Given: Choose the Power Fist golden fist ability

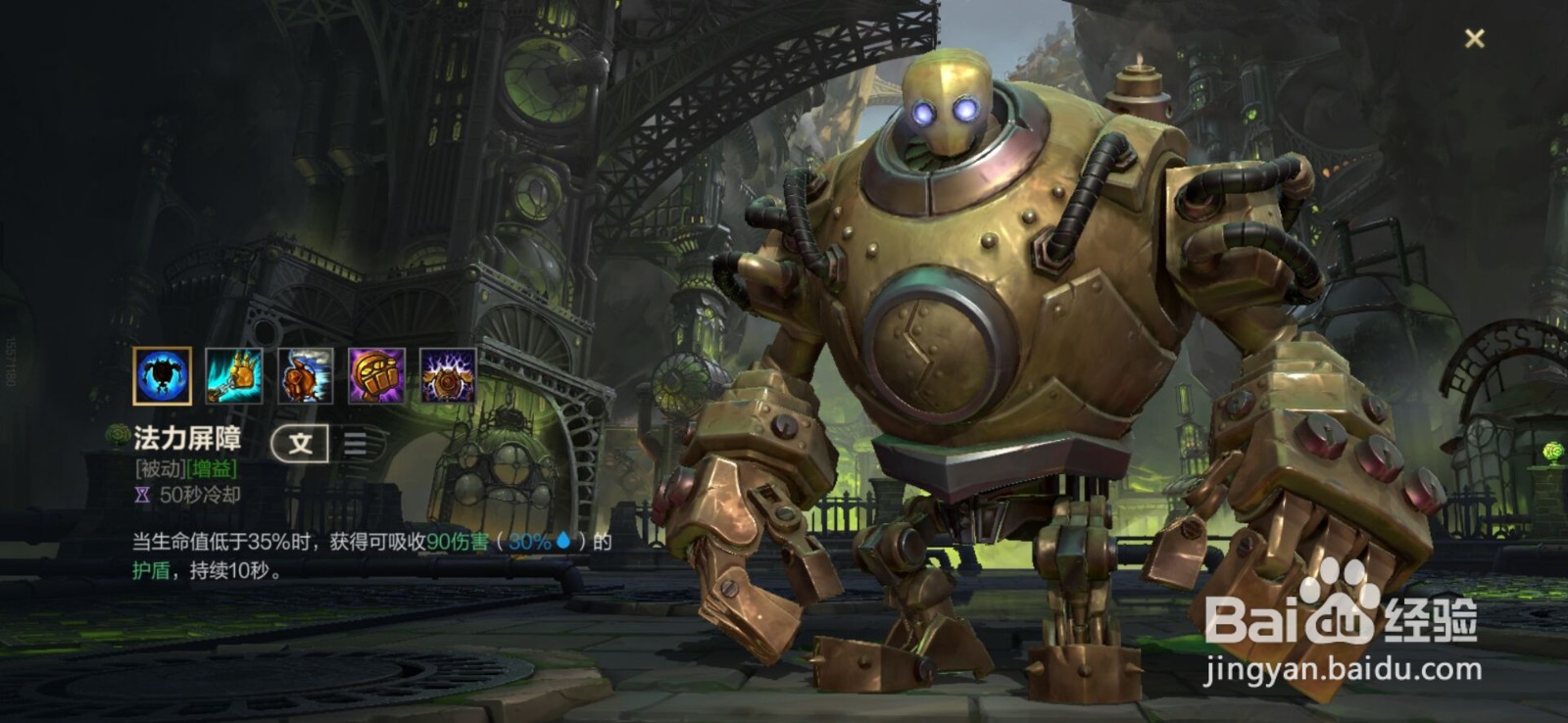Looking at the screenshot, I should [x=377, y=375].
